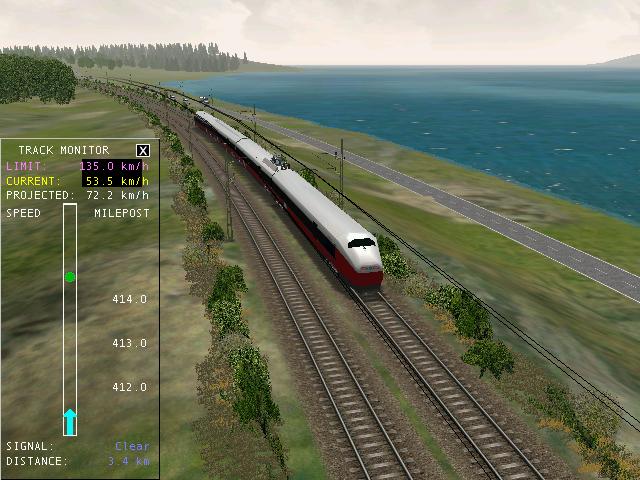Close the Track Monitor panel
The image size is (640, 480).
[x=142, y=150]
